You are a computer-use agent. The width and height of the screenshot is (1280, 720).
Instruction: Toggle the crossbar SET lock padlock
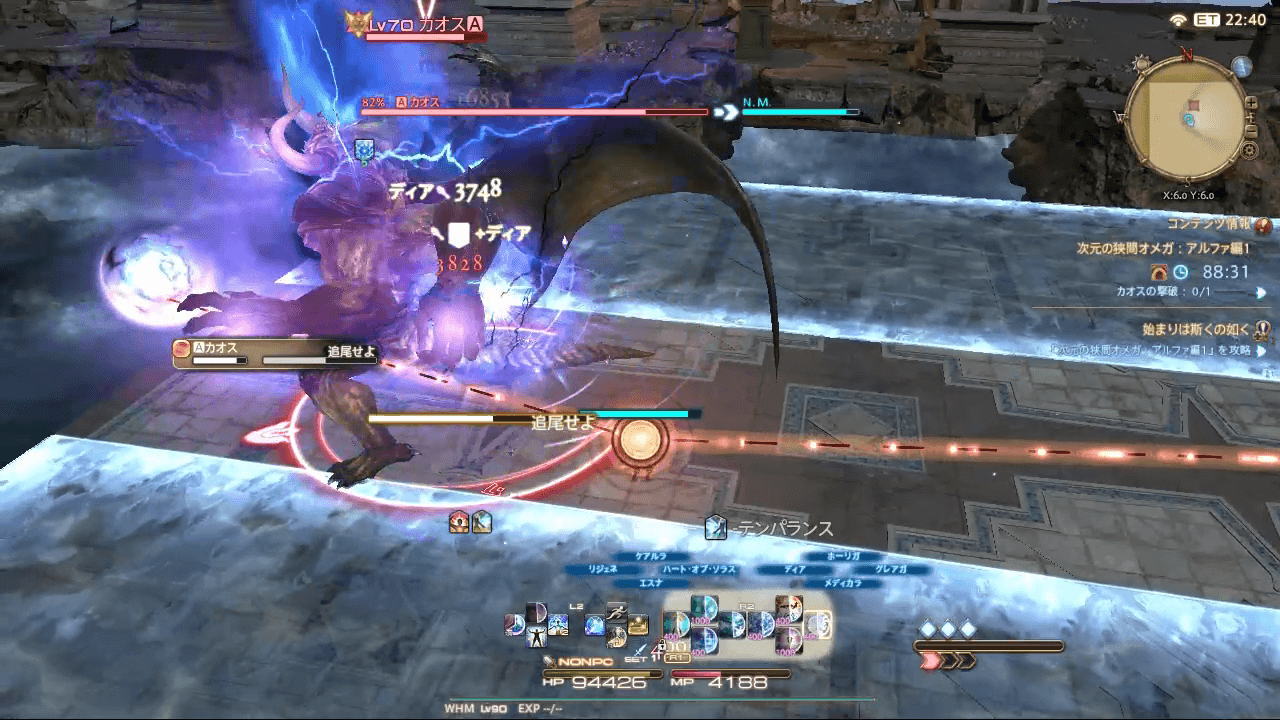(662, 645)
